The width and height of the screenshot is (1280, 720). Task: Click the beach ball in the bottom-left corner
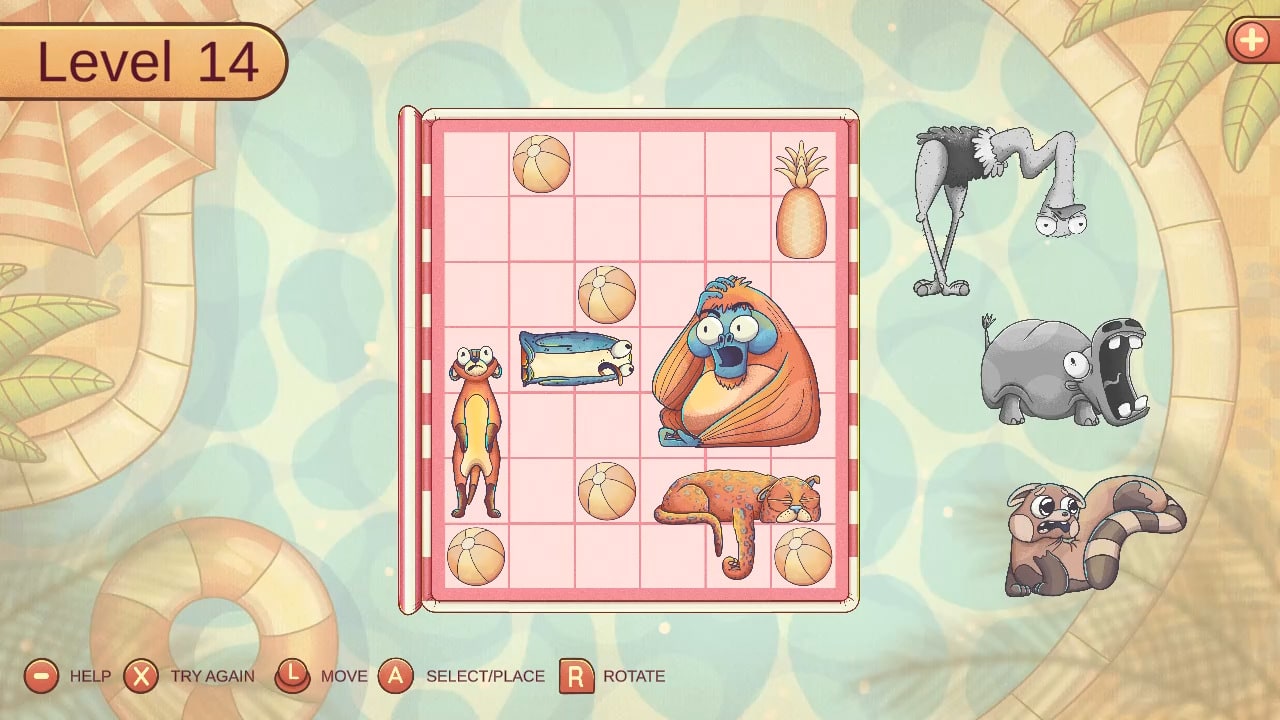[x=478, y=555]
